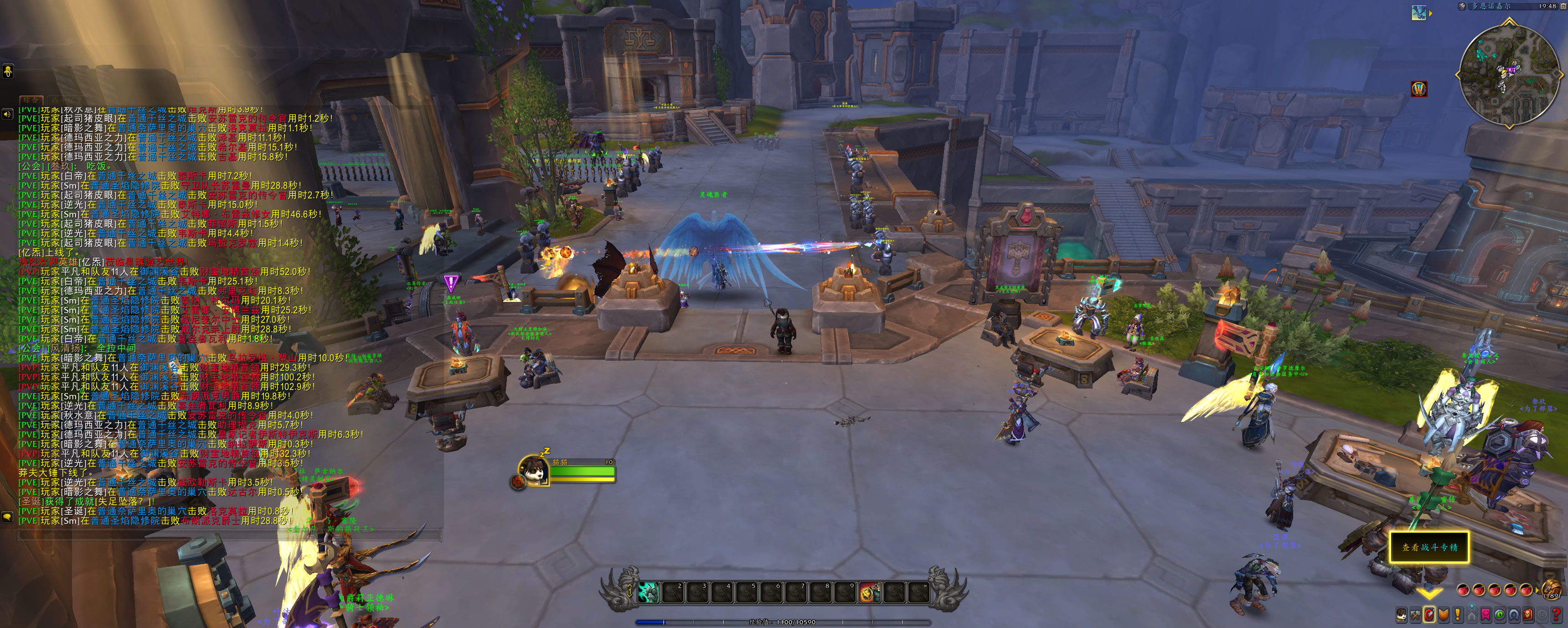This screenshot has height=628, width=1568.
Task: Use the golden gauntlet ability in slot 0
Action: [x=869, y=592]
